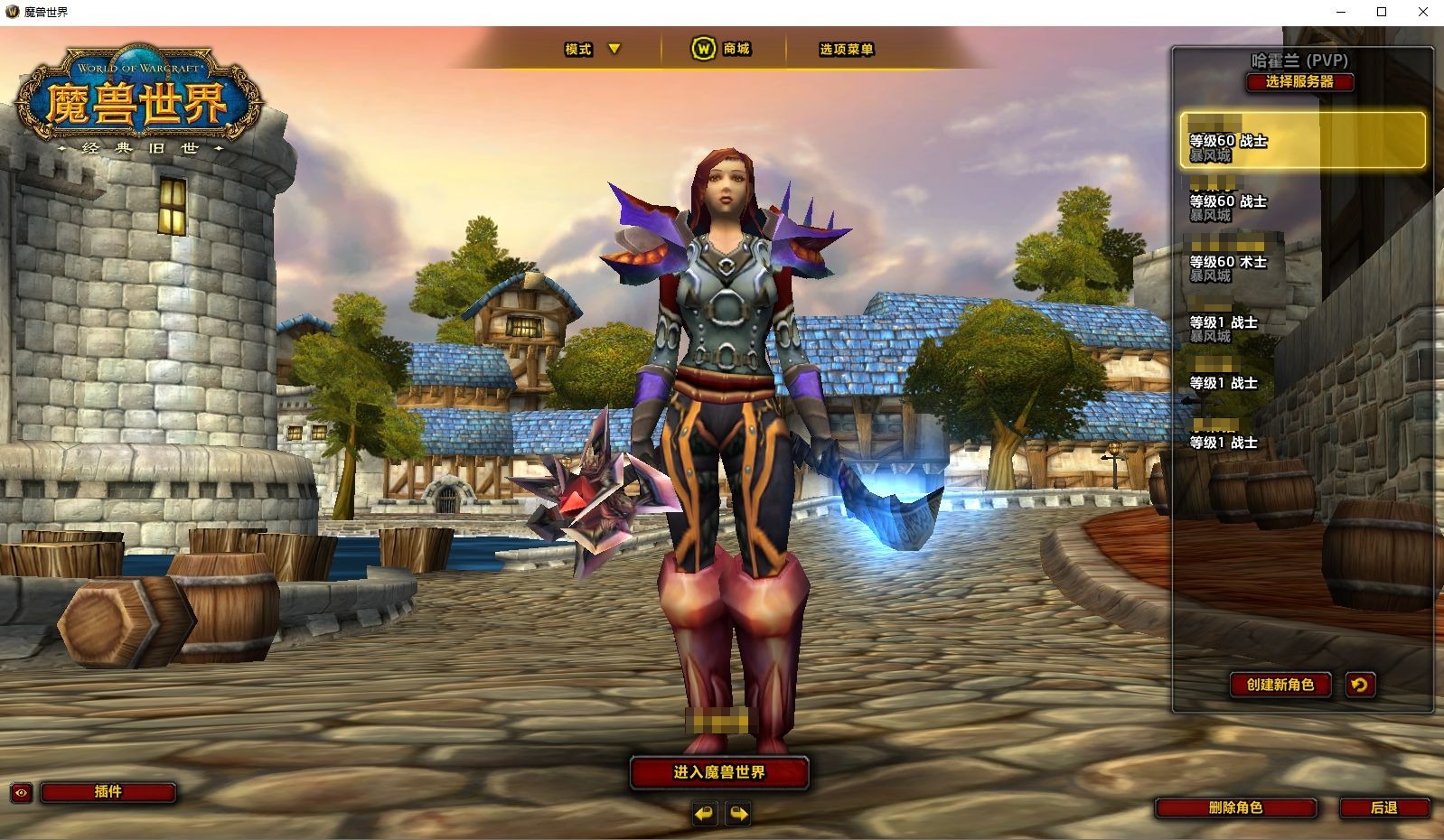Screen dimensions: 1444x840
Task: Rotate the character with the left arrow
Action: (x=704, y=814)
